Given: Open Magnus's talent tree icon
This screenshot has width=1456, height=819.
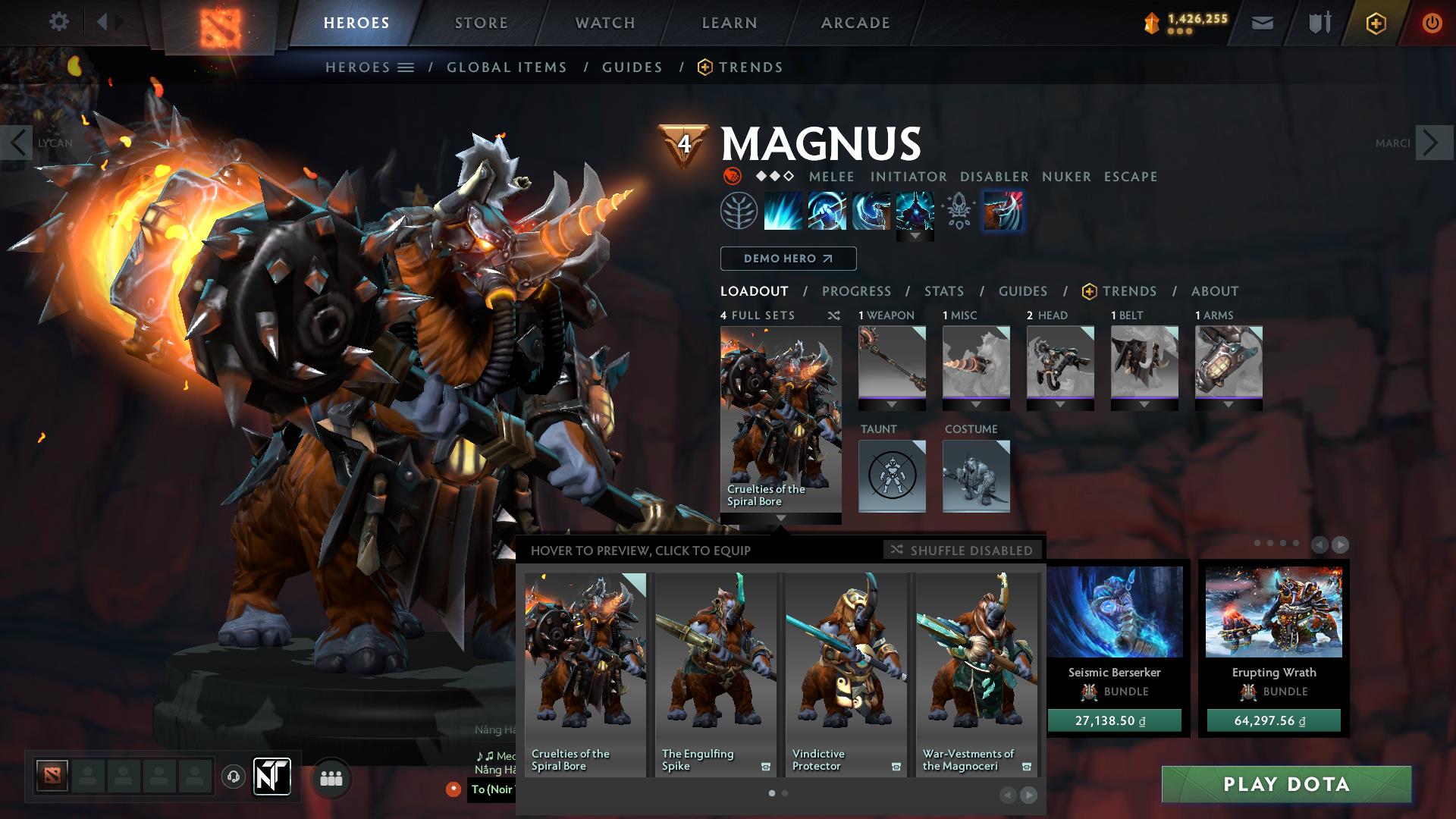Looking at the screenshot, I should pos(739,212).
